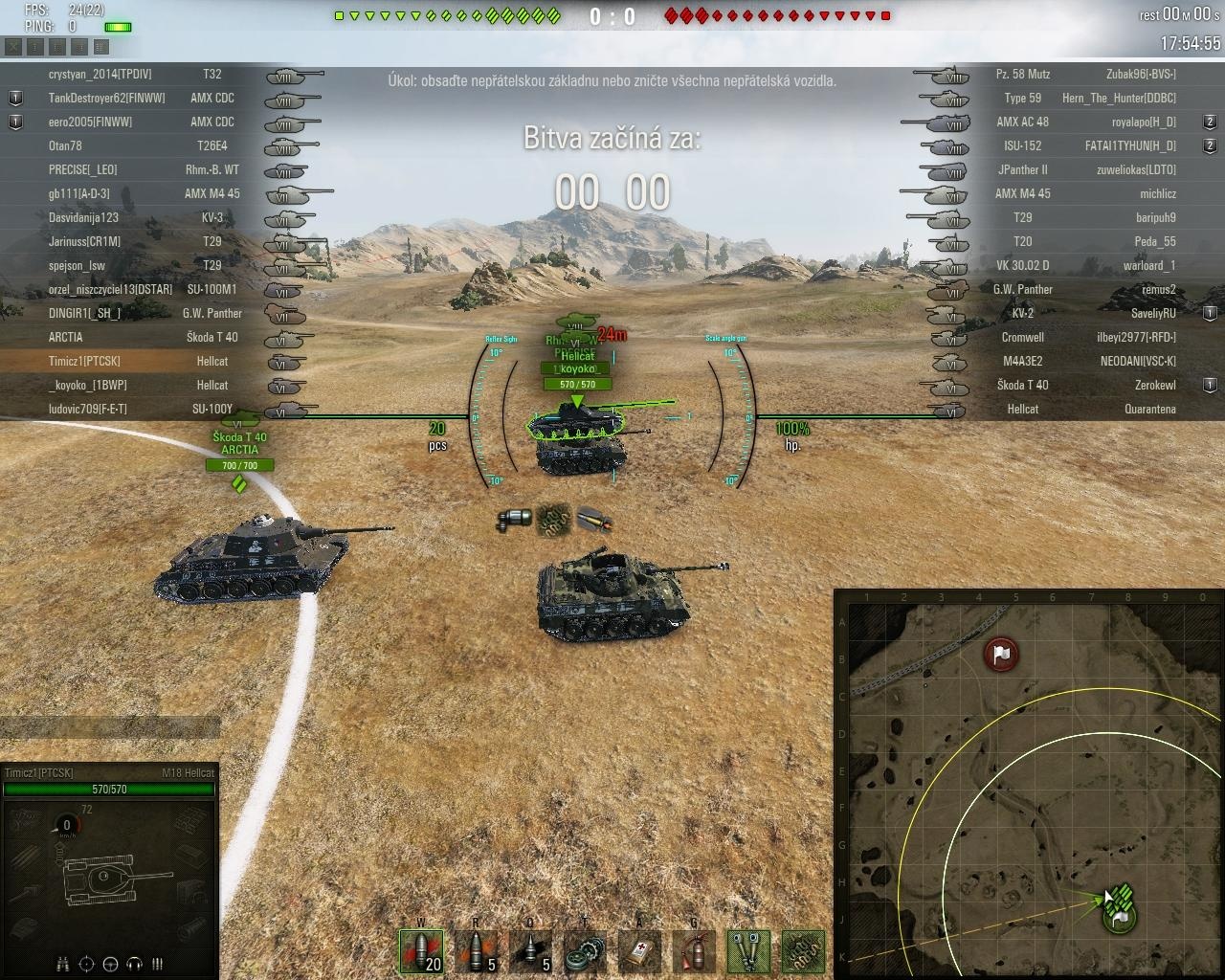Choose the second shell type with orange flash

[476, 950]
